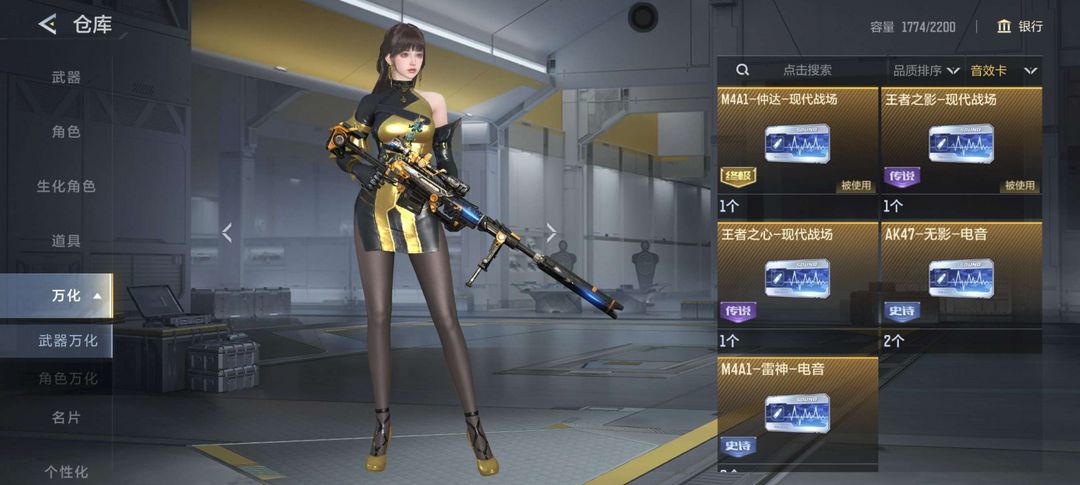Select the M4A1-仲达-现代战场 sound card
The image size is (1080, 485).
pyautogui.click(x=797, y=142)
